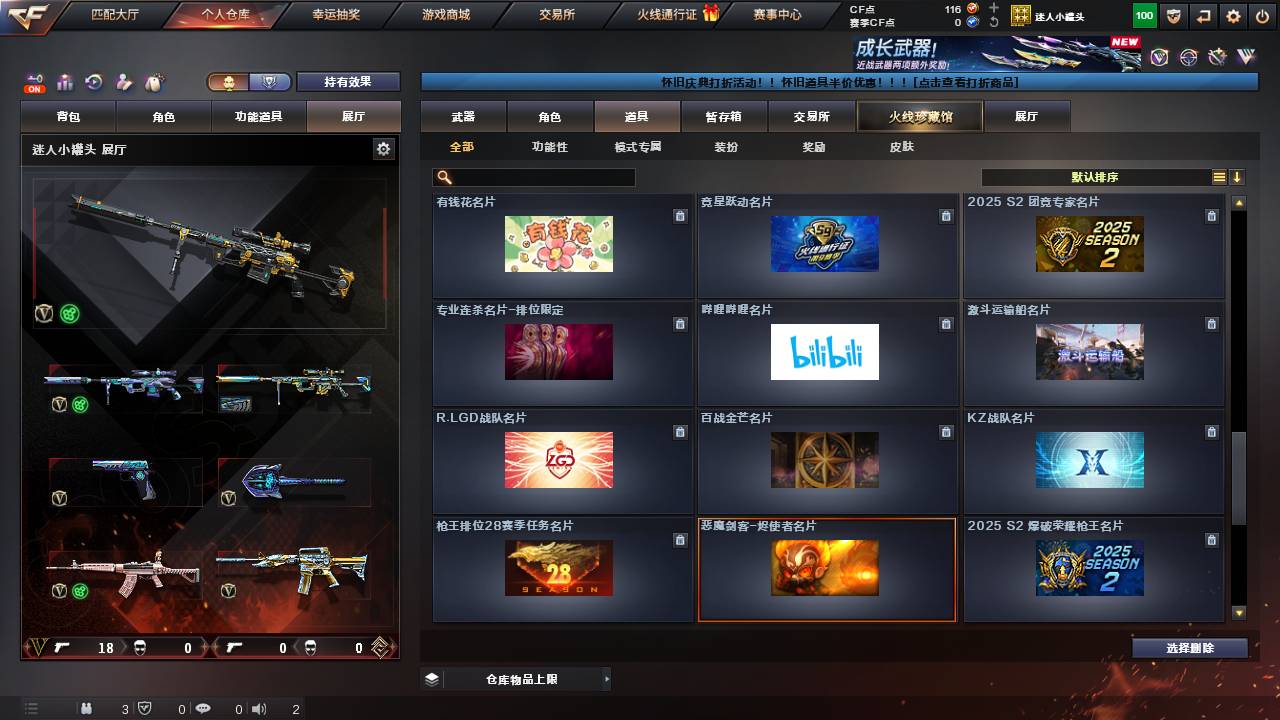Image resolution: width=1280 pixels, height=720 pixels.
Task: Click the speaker icon on the bottom bar
Action: (258, 710)
